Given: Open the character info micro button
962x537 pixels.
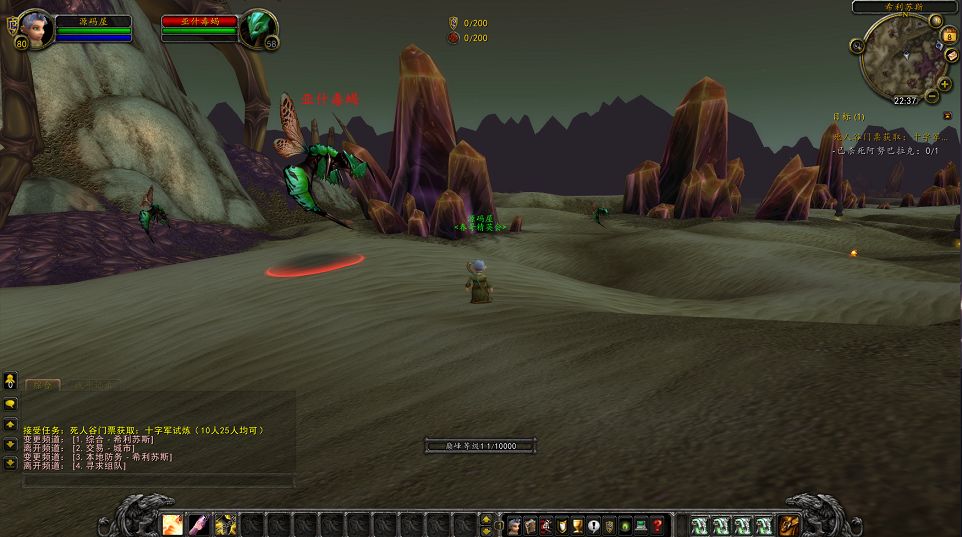Looking at the screenshot, I should click(x=514, y=525).
